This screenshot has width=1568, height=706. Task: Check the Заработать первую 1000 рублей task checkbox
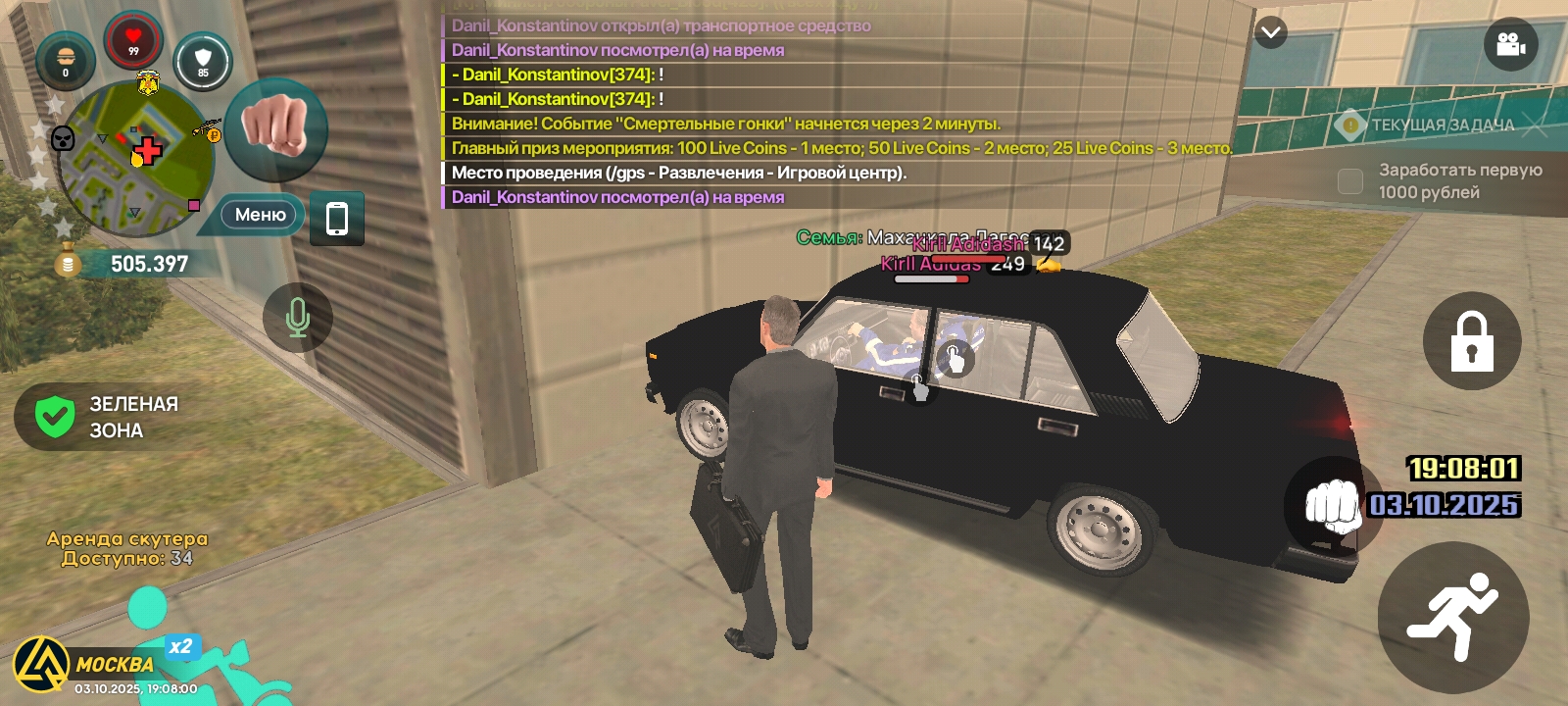[1349, 180]
